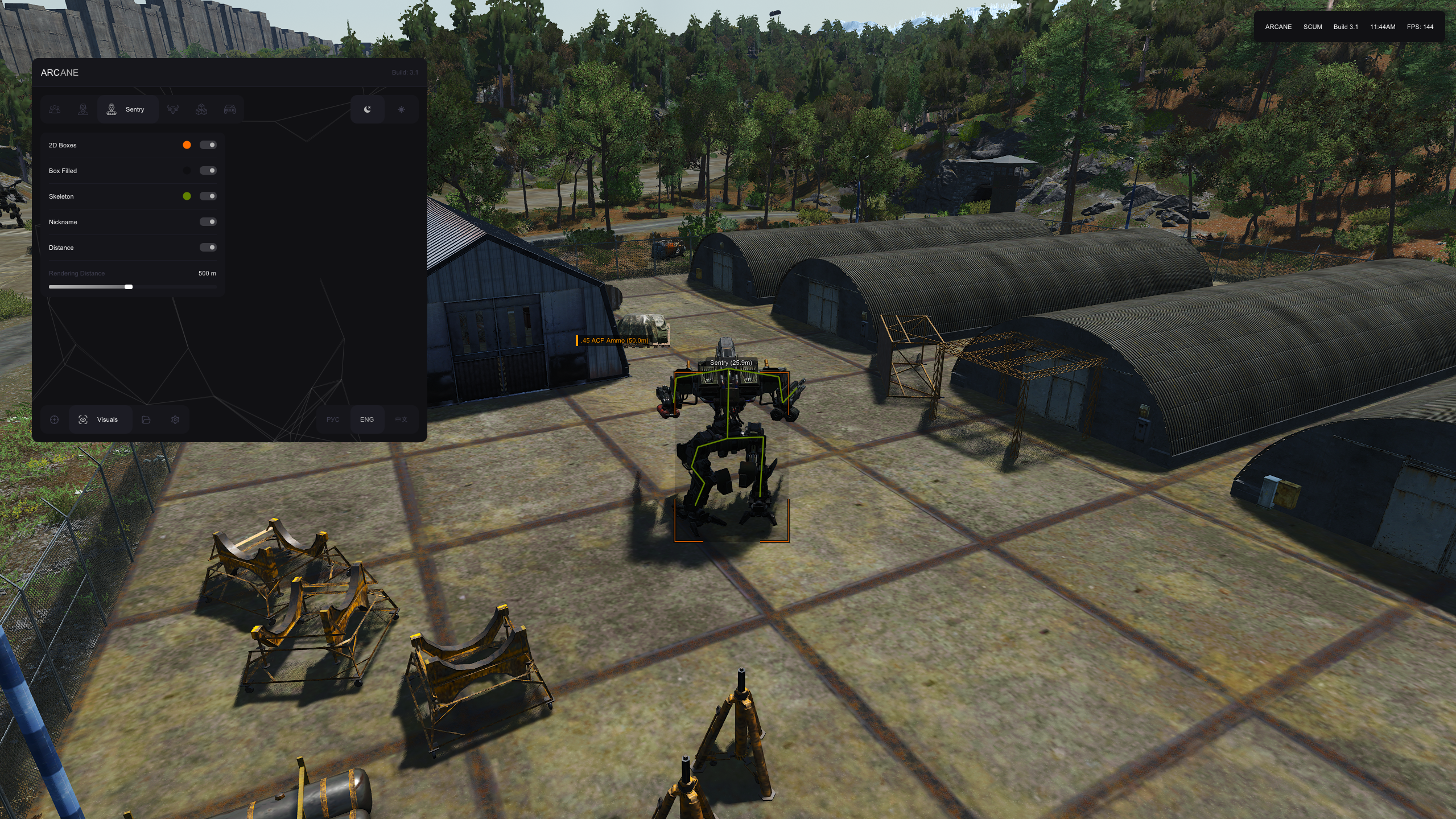
Task: Select the moon dark theme button
Action: tap(368, 109)
